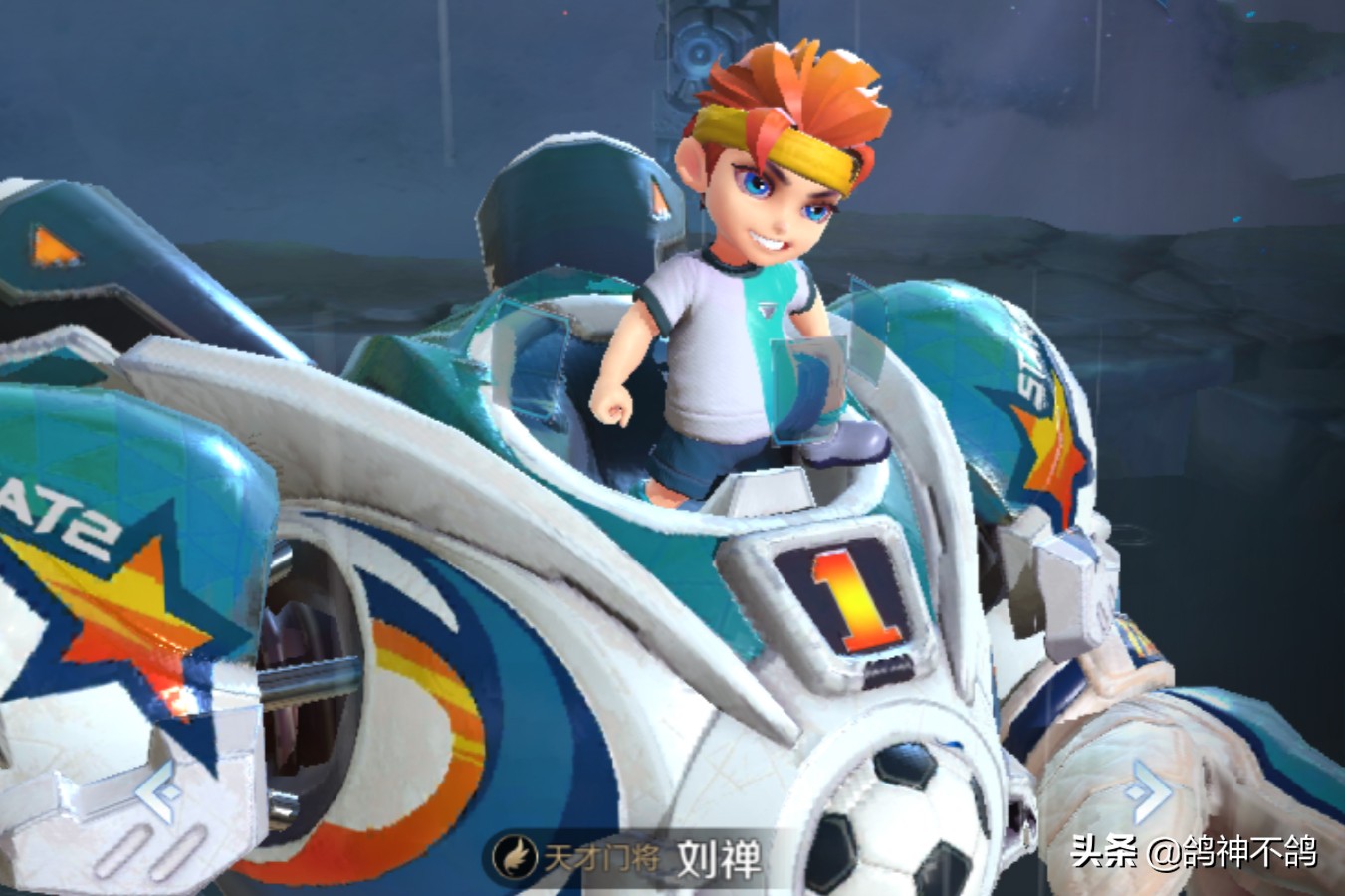Show the previous skin with the left arrow

click(x=159, y=792)
